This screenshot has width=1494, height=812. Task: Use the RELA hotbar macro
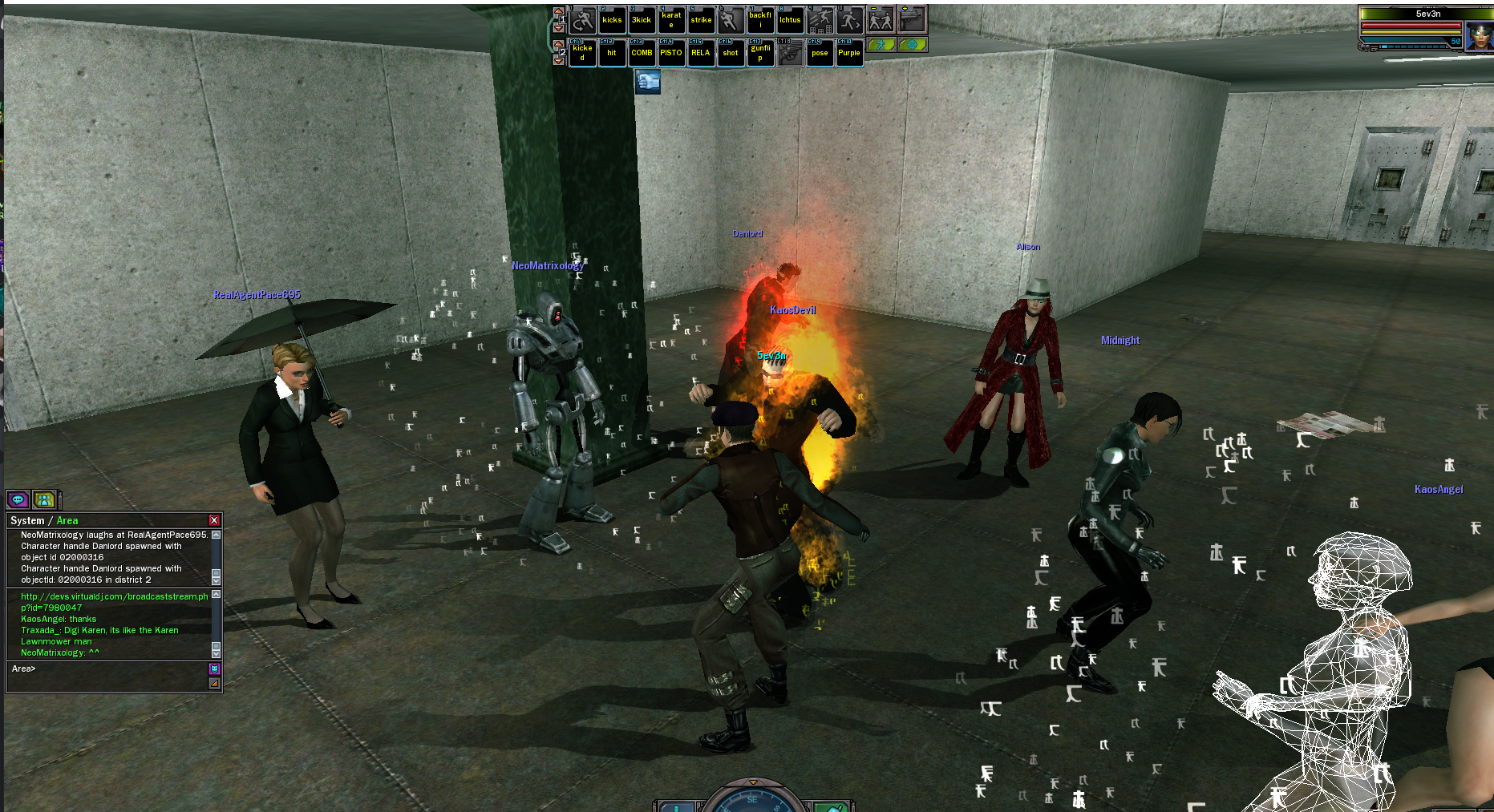point(701,53)
